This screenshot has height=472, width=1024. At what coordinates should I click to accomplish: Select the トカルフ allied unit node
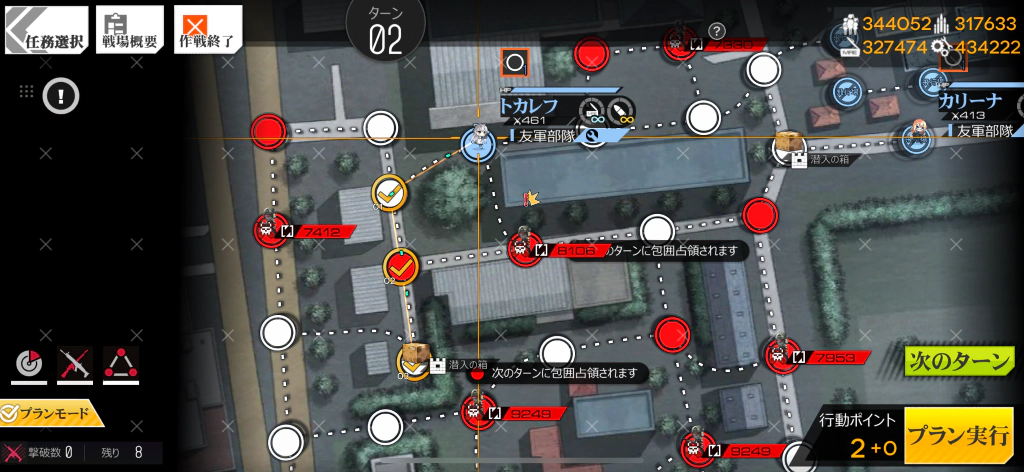tap(479, 144)
